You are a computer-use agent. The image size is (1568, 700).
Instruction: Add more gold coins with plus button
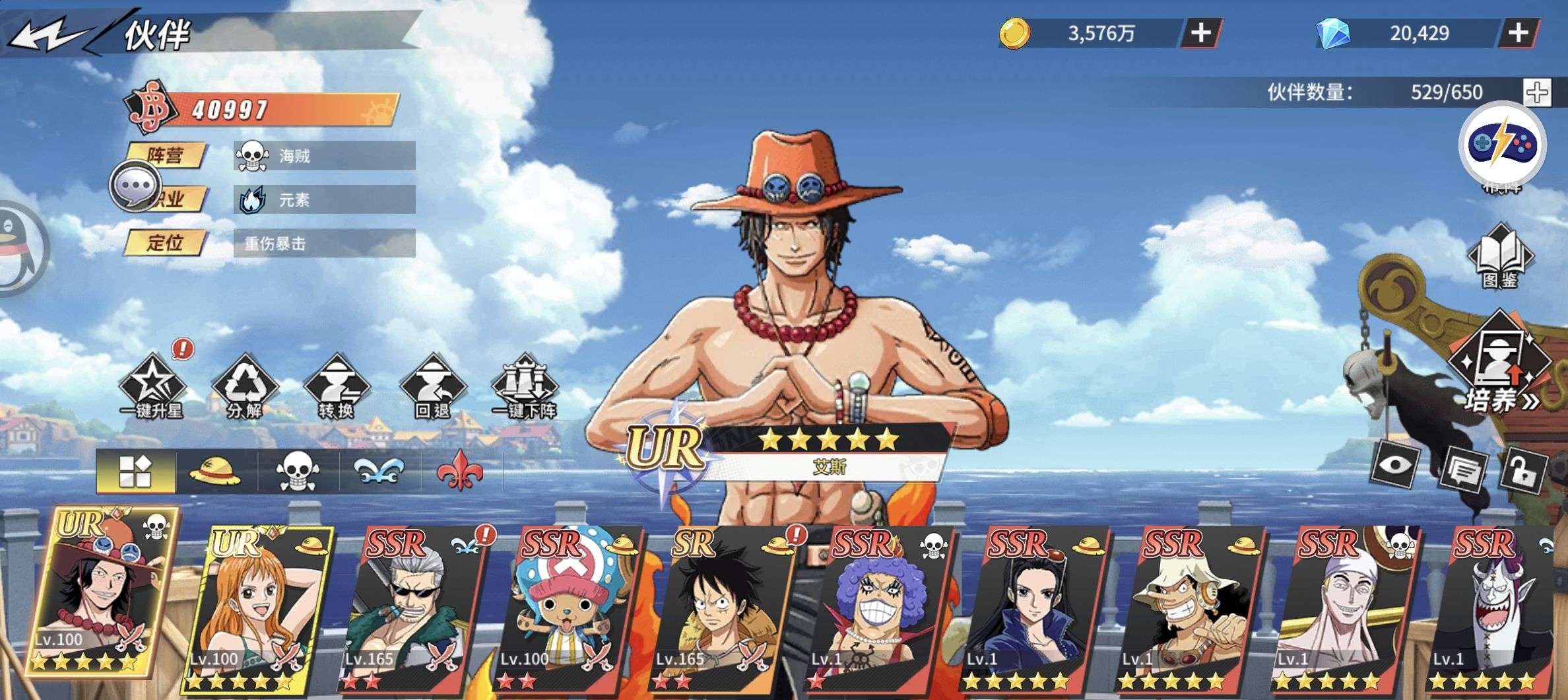pos(1200,33)
